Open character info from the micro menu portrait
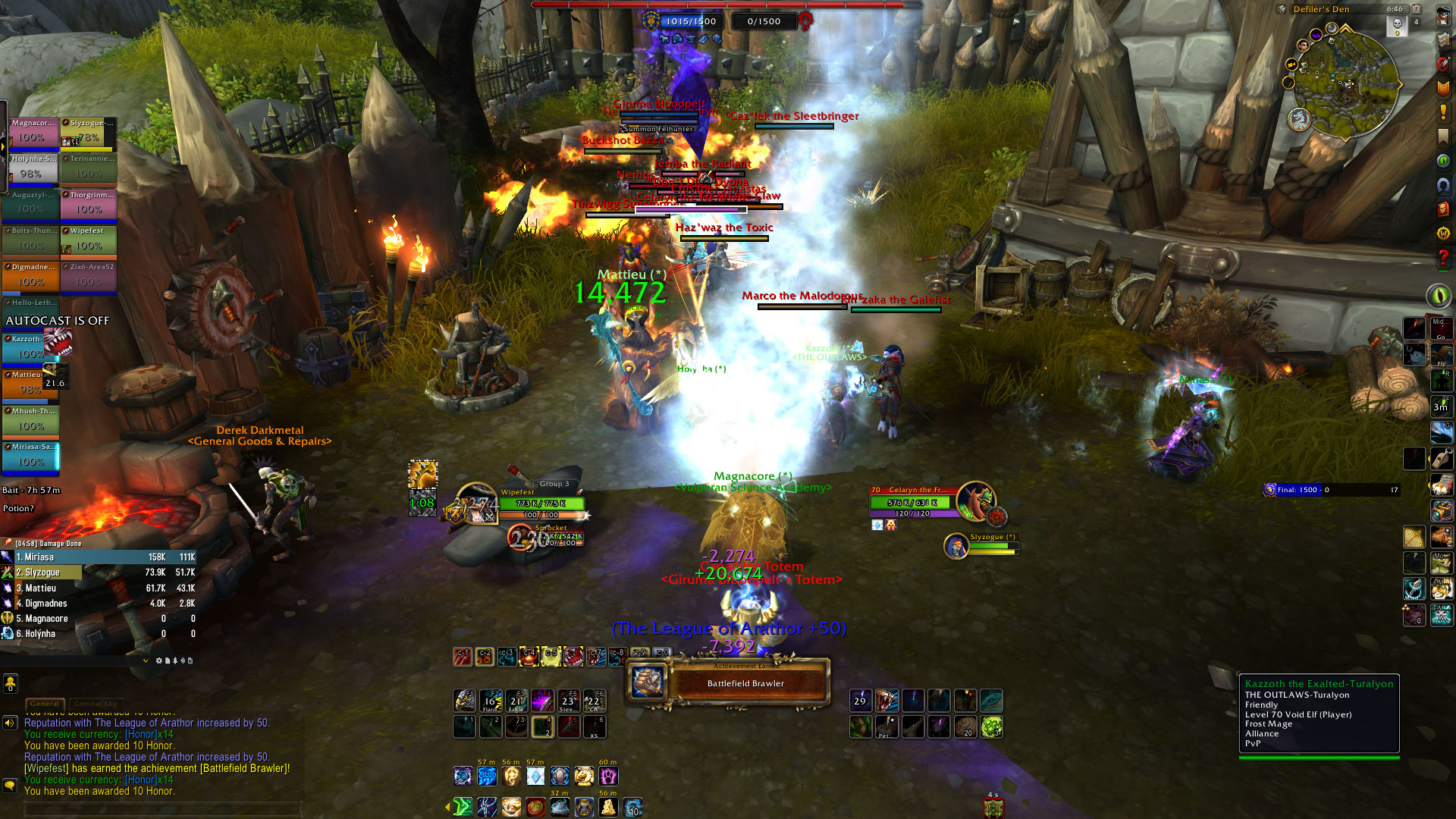Screen dimensions: 1456x819 pyautogui.click(x=1443, y=16)
